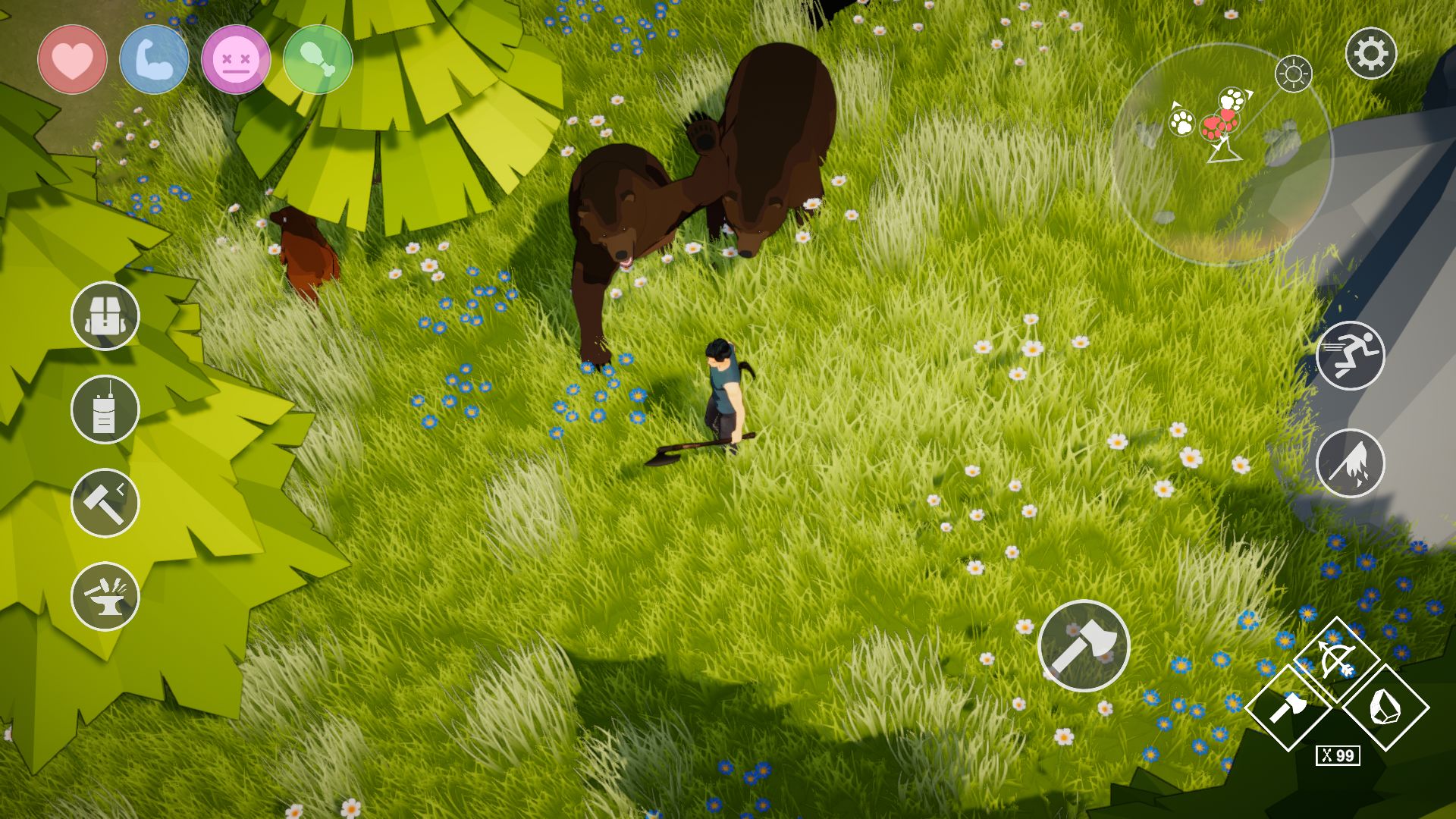
Task: Select the bow and arrow weapon slot
Action: [x=1335, y=660]
